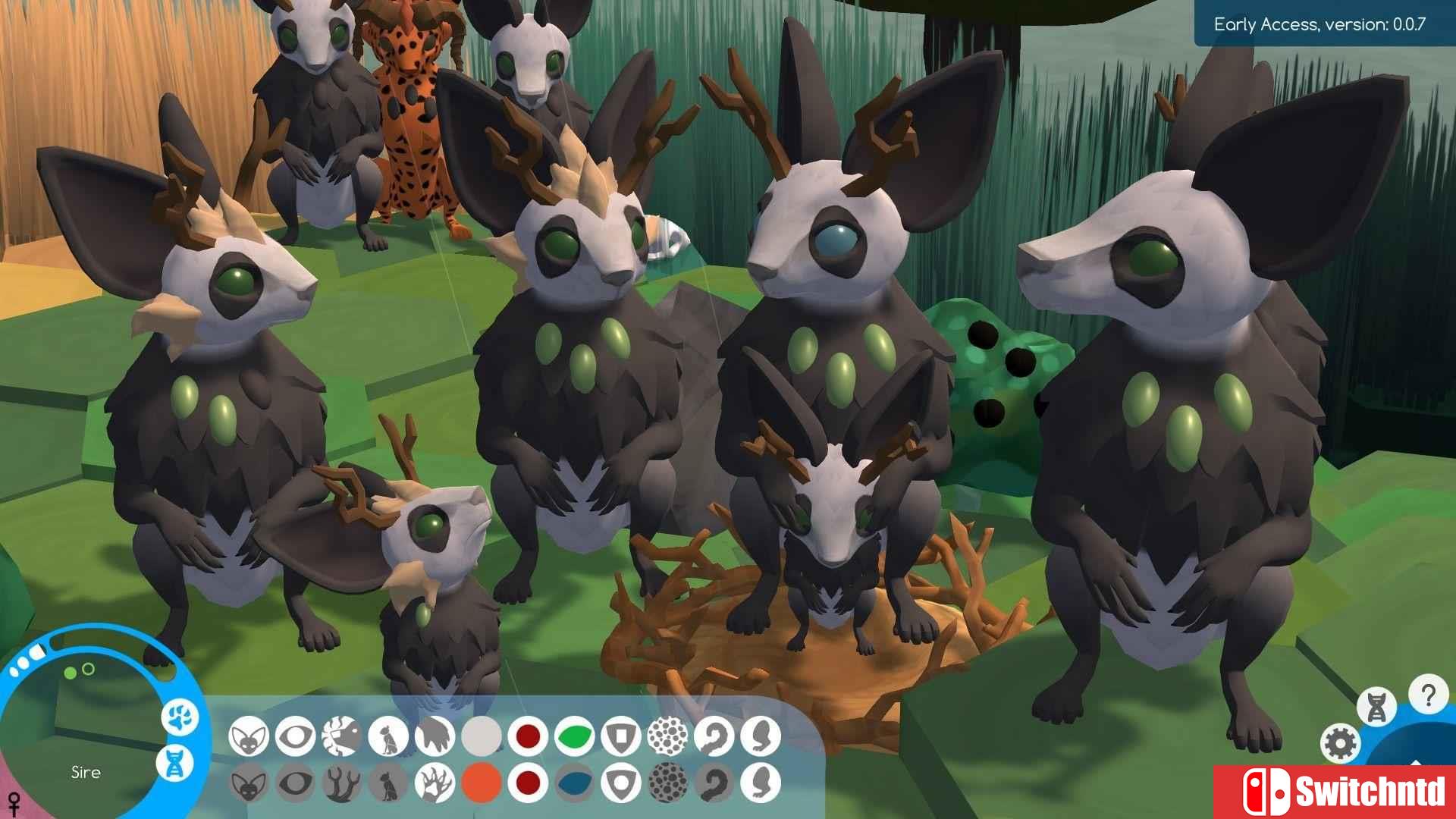Open the question mark help button
Image resolution: width=1456 pixels, height=819 pixels.
point(1428,695)
